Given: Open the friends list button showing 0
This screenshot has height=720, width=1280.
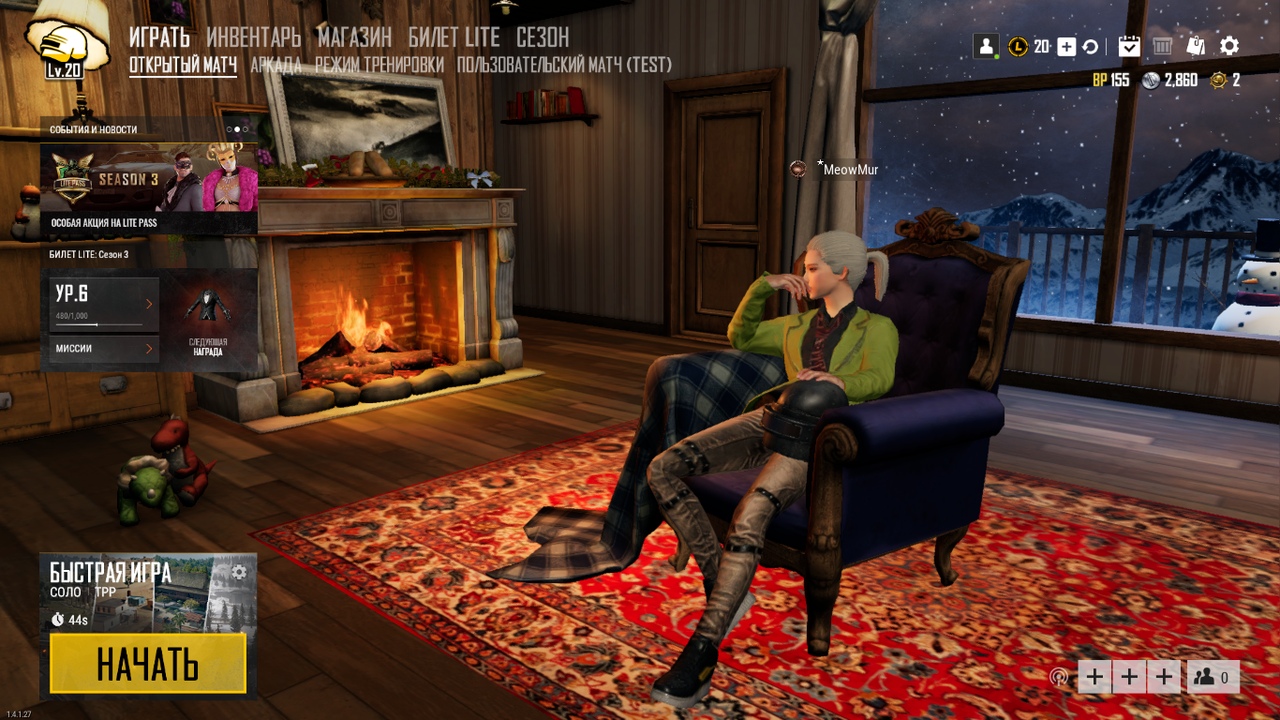Looking at the screenshot, I should (x=1214, y=677).
